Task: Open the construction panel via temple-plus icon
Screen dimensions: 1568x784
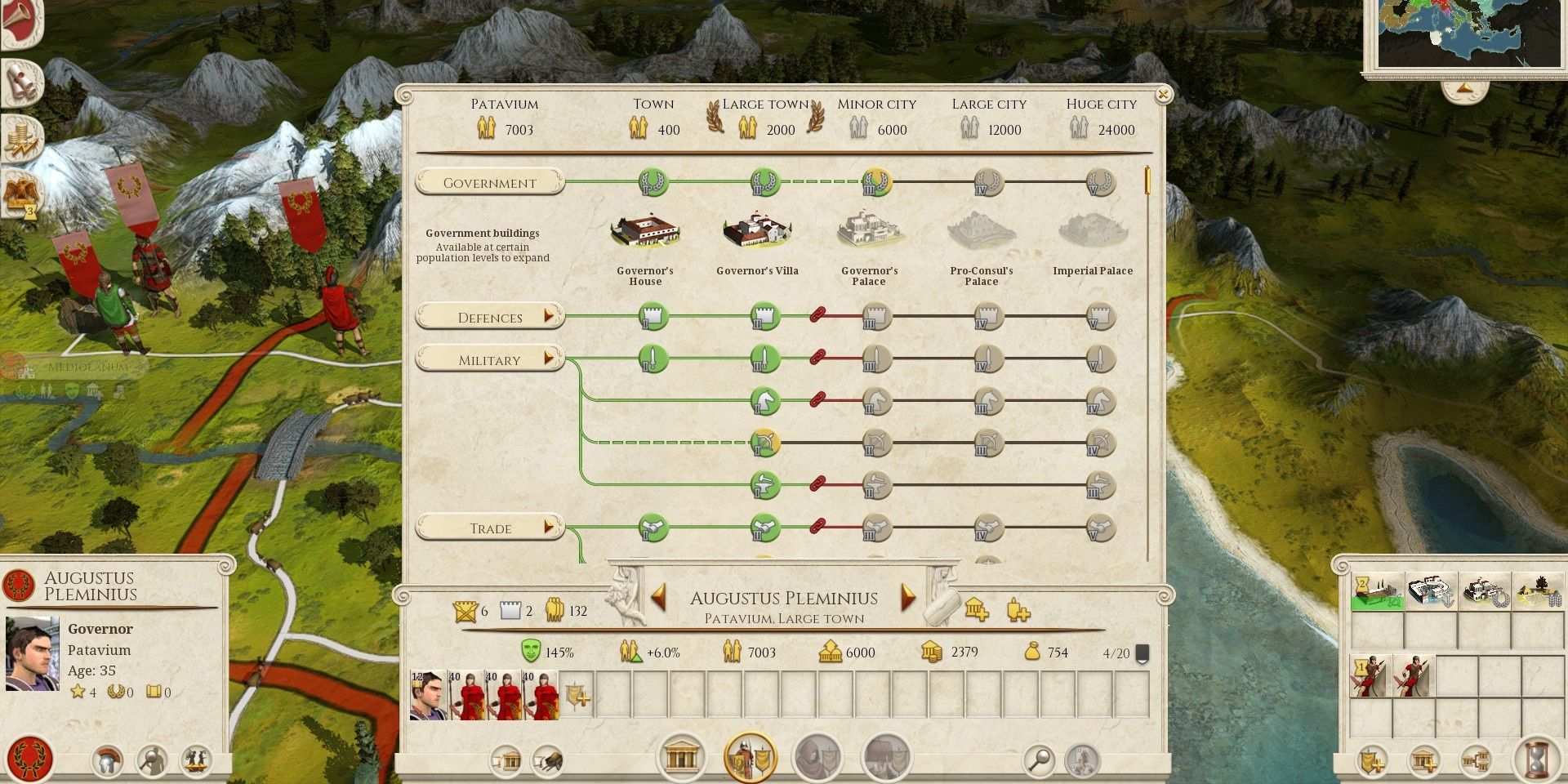Action: pyautogui.click(x=1423, y=761)
